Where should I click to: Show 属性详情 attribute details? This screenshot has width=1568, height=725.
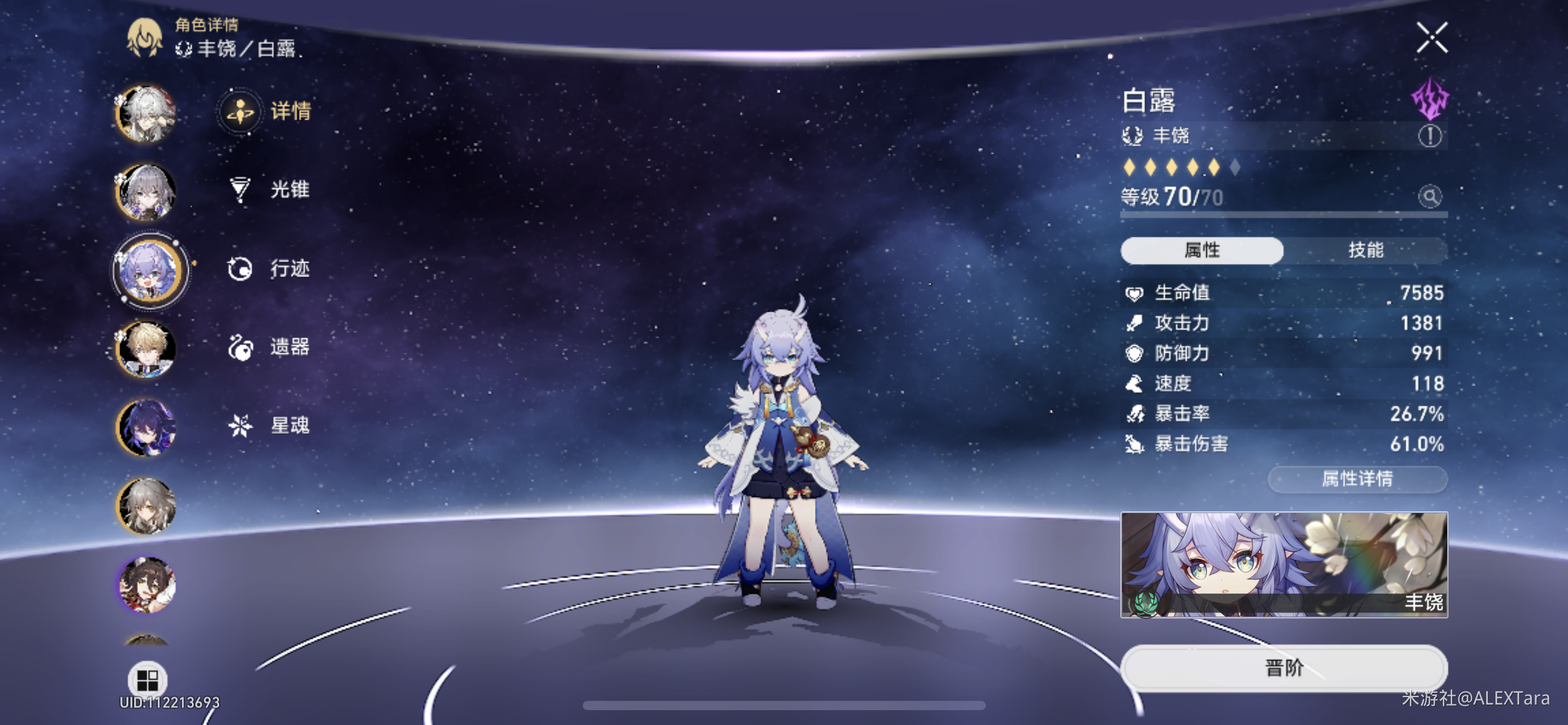pyautogui.click(x=1357, y=479)
